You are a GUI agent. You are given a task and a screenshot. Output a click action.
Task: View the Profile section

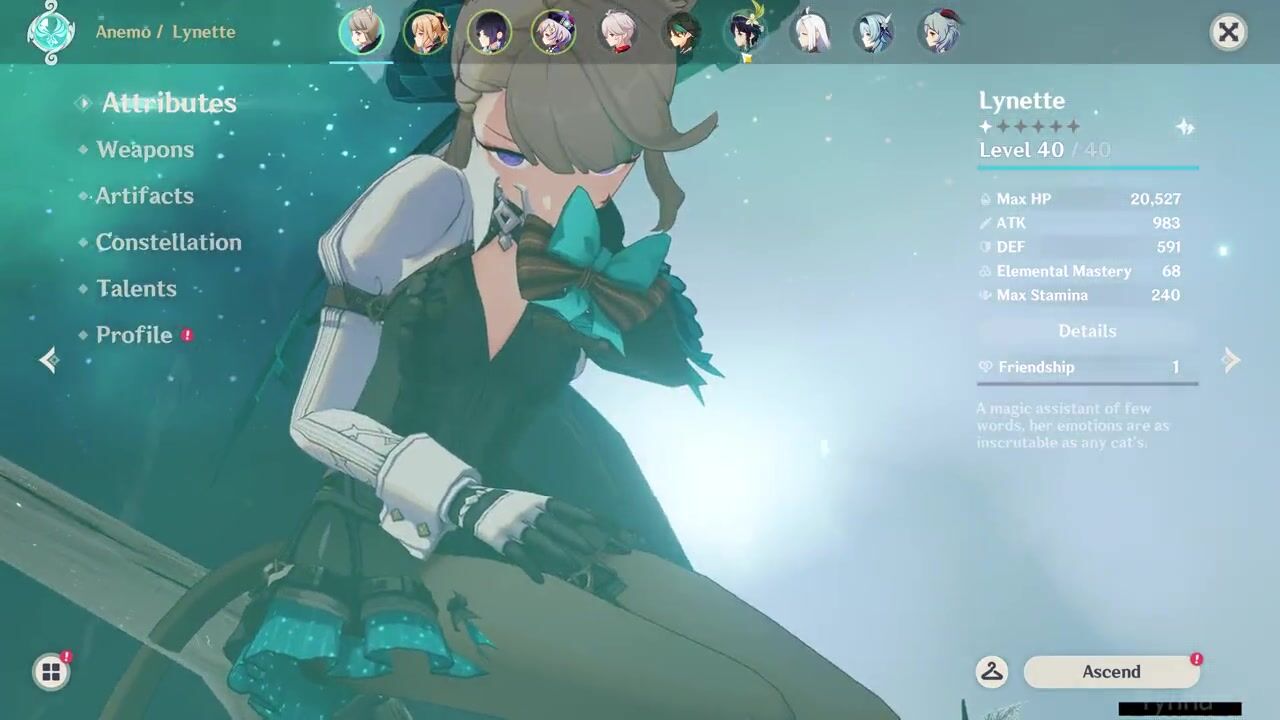[x=134, y=335]
